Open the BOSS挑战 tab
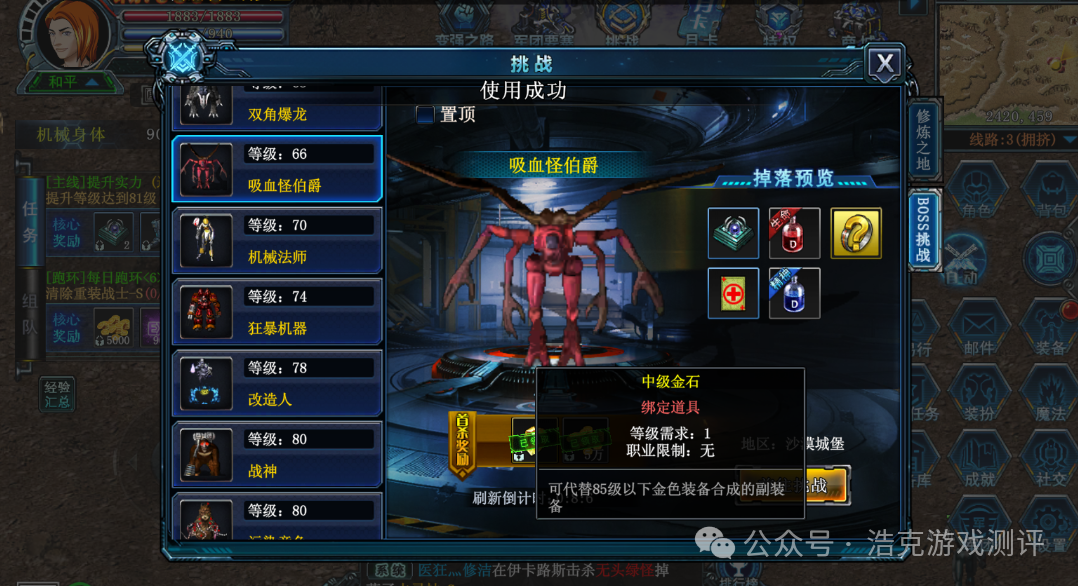 923,229
